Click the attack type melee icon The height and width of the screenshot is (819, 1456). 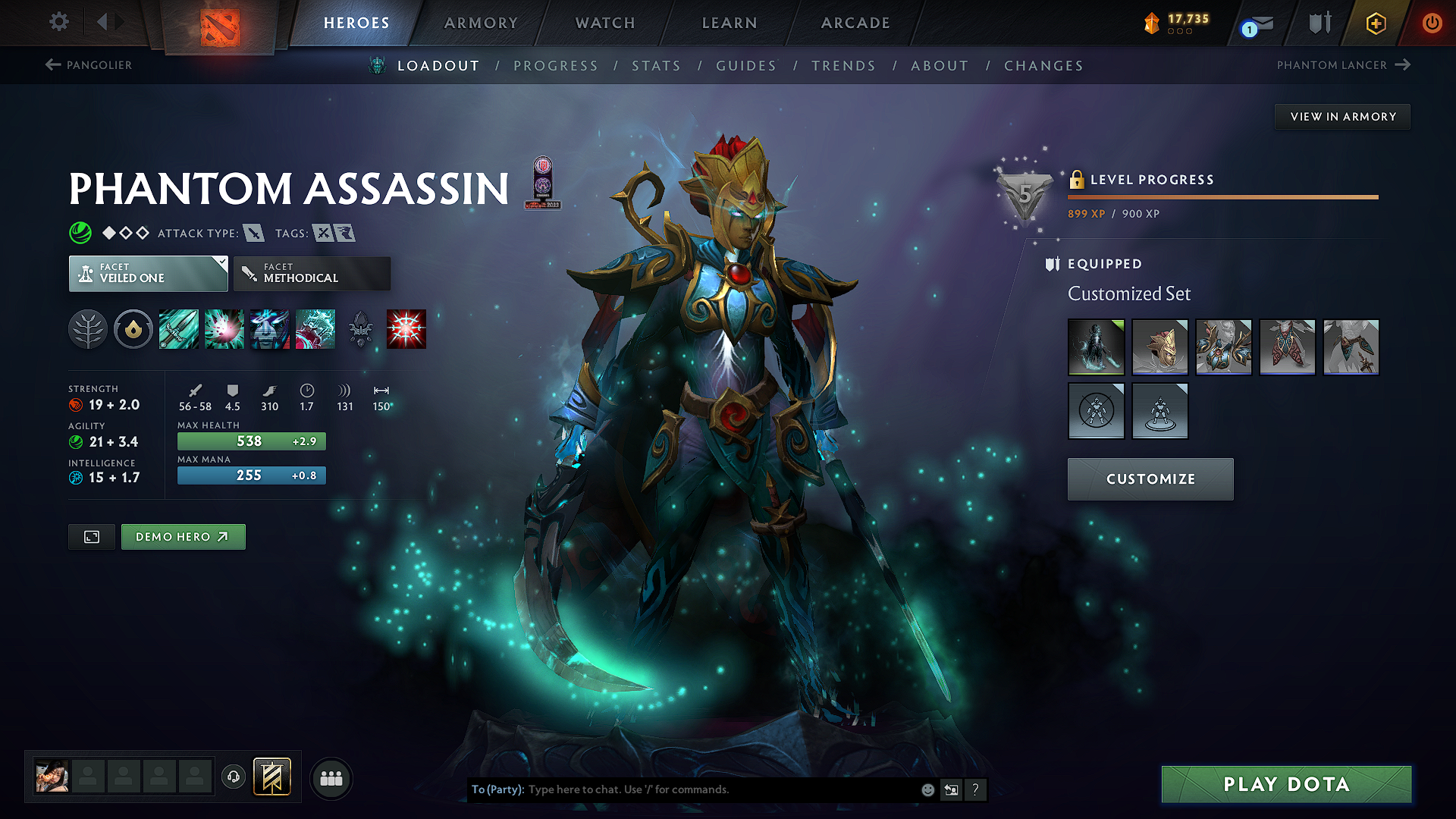pos(253,234)
